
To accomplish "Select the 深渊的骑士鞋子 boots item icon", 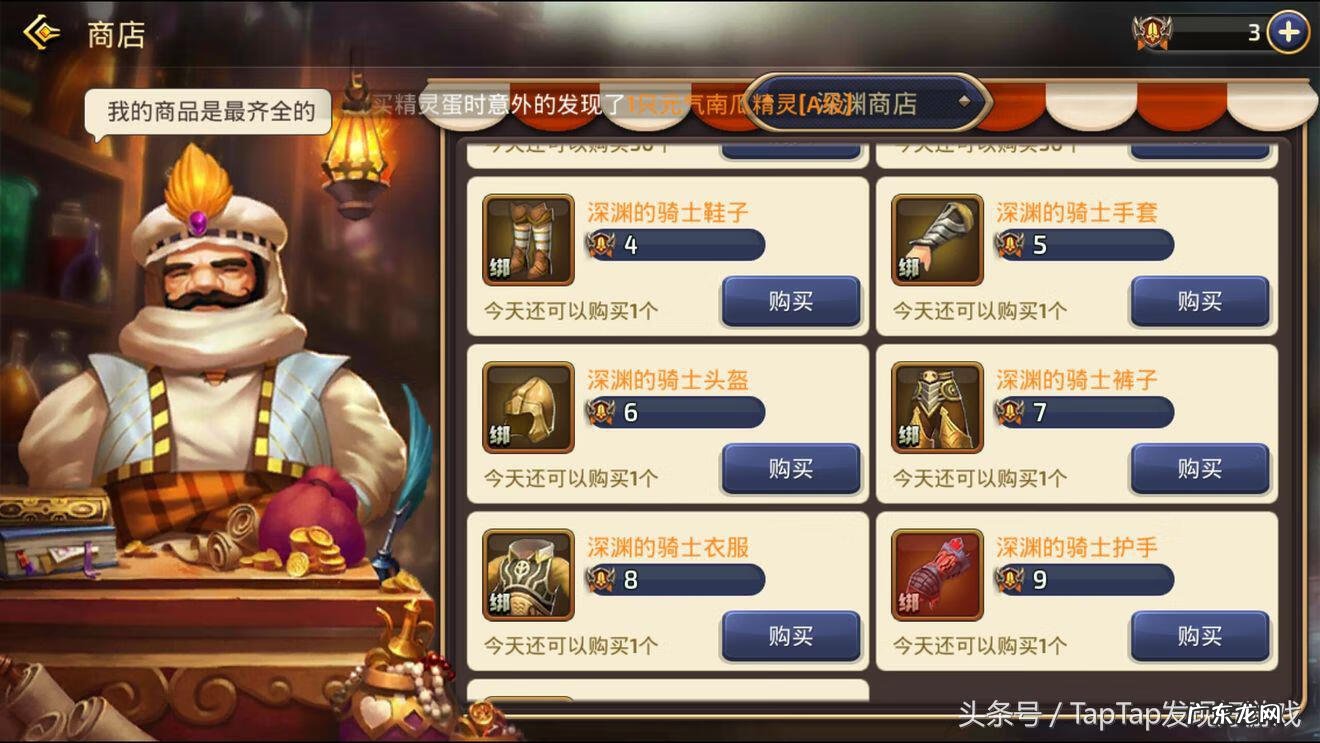I will click(x=527, y=239).
